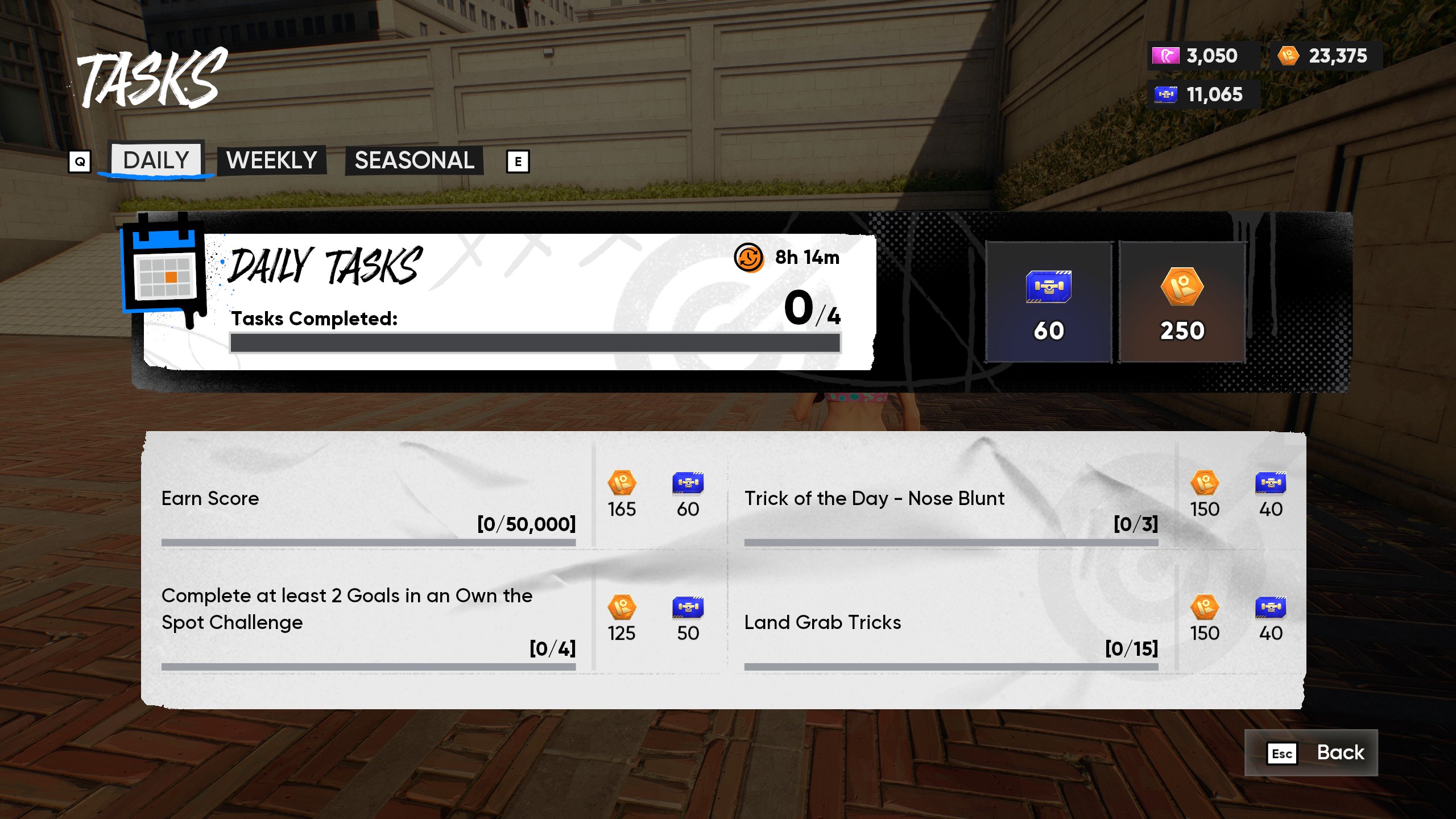Open the blue ticket balance showing 11,065

[x=1202, y=94]
